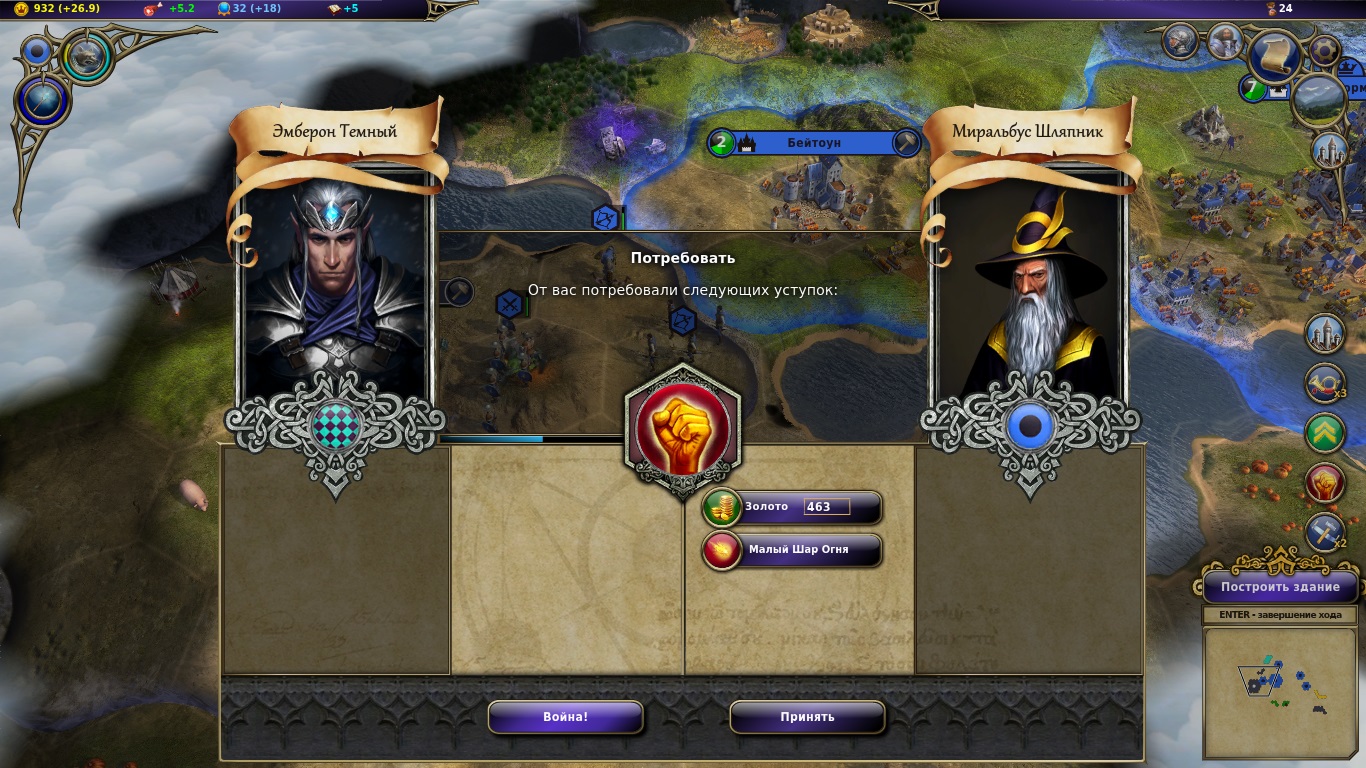Screen dimensions: 1366x768
Task: Open the settings gear icon
Action: coord(1325,50)
